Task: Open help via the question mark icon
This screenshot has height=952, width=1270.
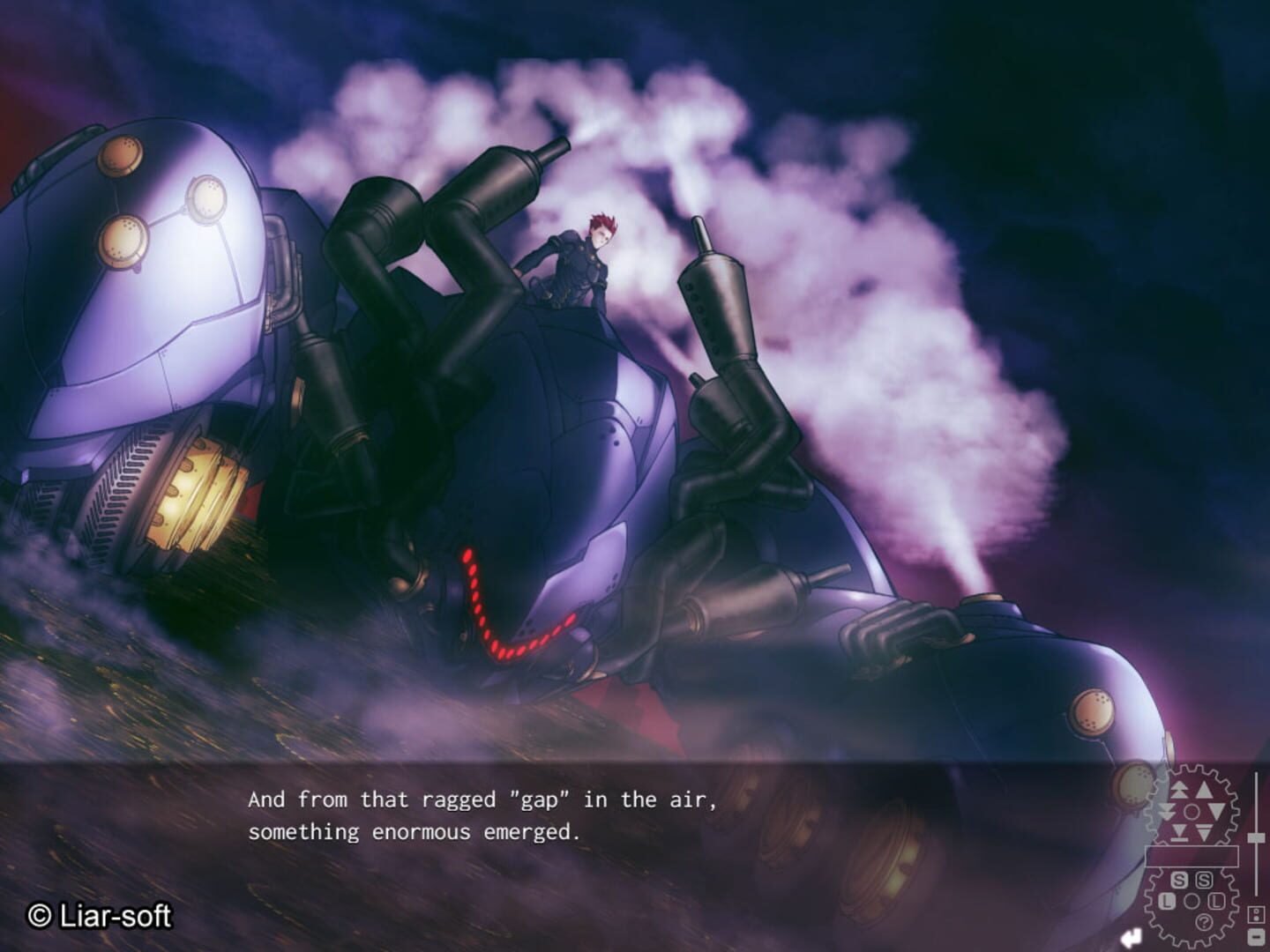Action: pyautogui.click(x=1204, y=922)
